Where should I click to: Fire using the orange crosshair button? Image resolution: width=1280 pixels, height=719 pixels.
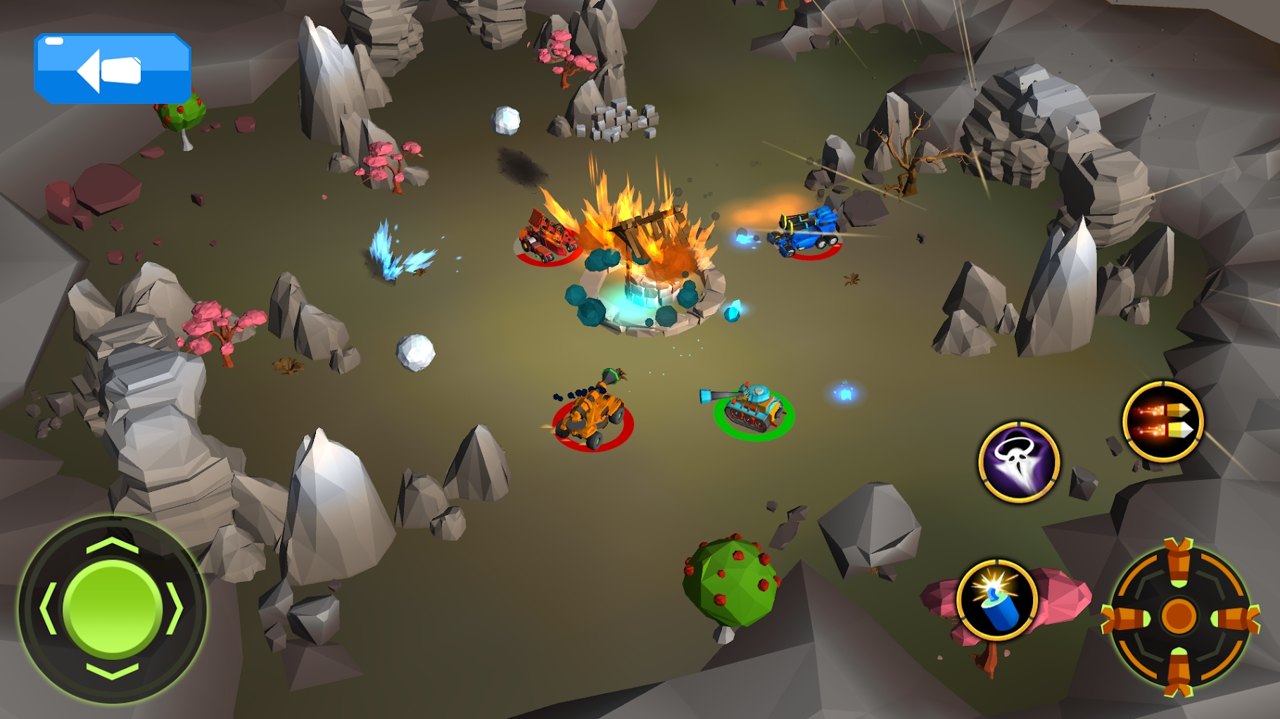pyautogui.click(x=1180, y=616)
